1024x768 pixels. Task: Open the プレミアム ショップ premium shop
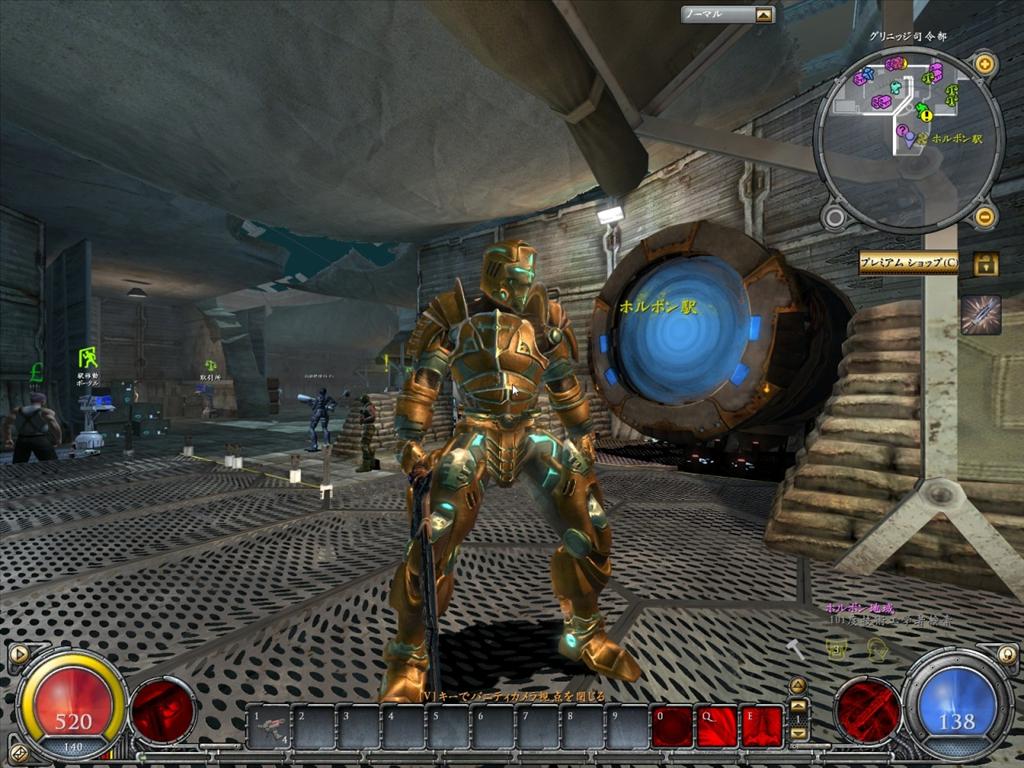(908, 263)
